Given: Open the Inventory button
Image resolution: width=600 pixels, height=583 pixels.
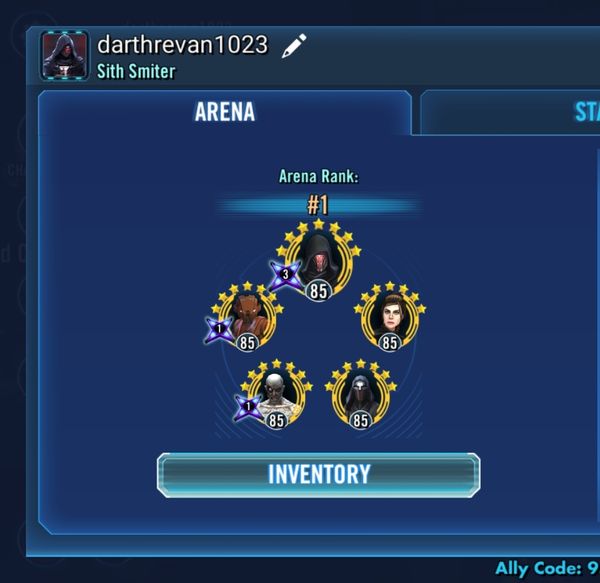Looking at the screenshot, I should [318, 475].
